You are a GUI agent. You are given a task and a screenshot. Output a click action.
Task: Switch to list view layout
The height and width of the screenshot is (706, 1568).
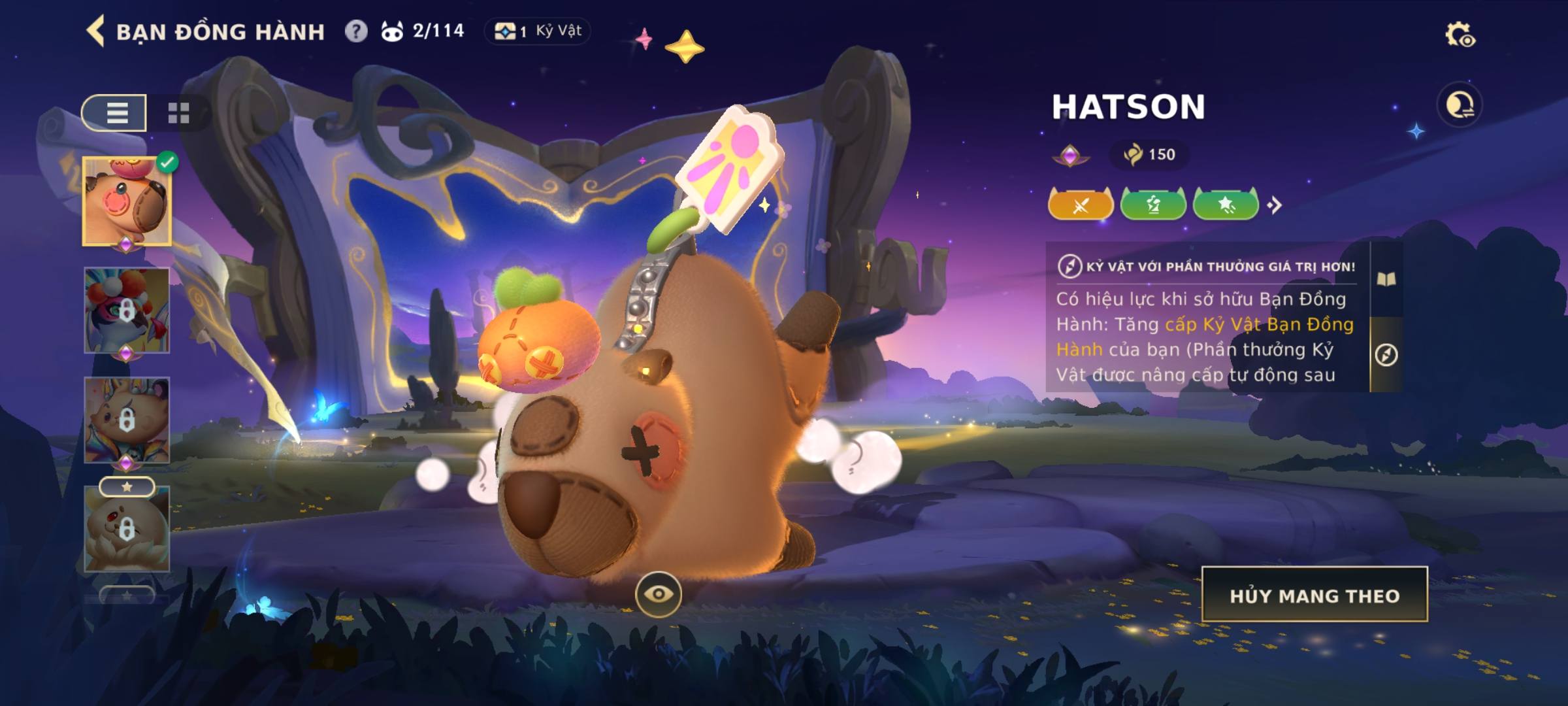coord(116,113)
